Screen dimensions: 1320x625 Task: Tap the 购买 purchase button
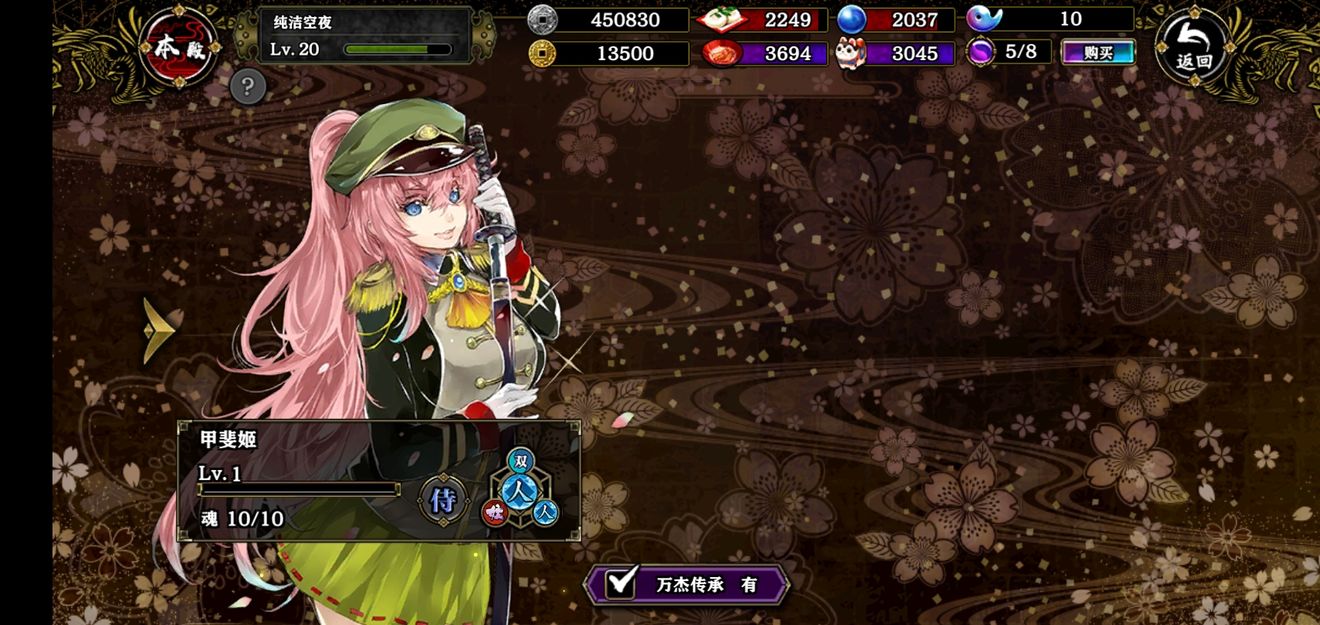(1098, 53)
